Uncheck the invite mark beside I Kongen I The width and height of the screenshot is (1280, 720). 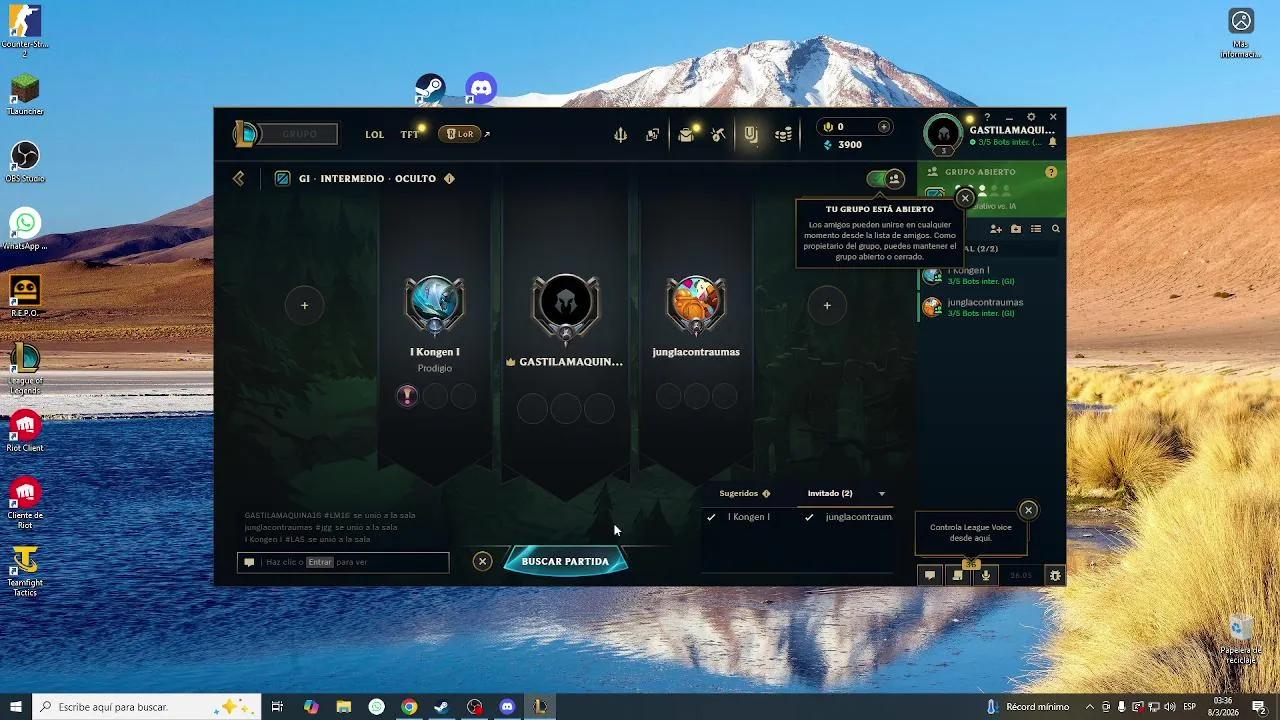pyautogui.click(x=712, y=517)
